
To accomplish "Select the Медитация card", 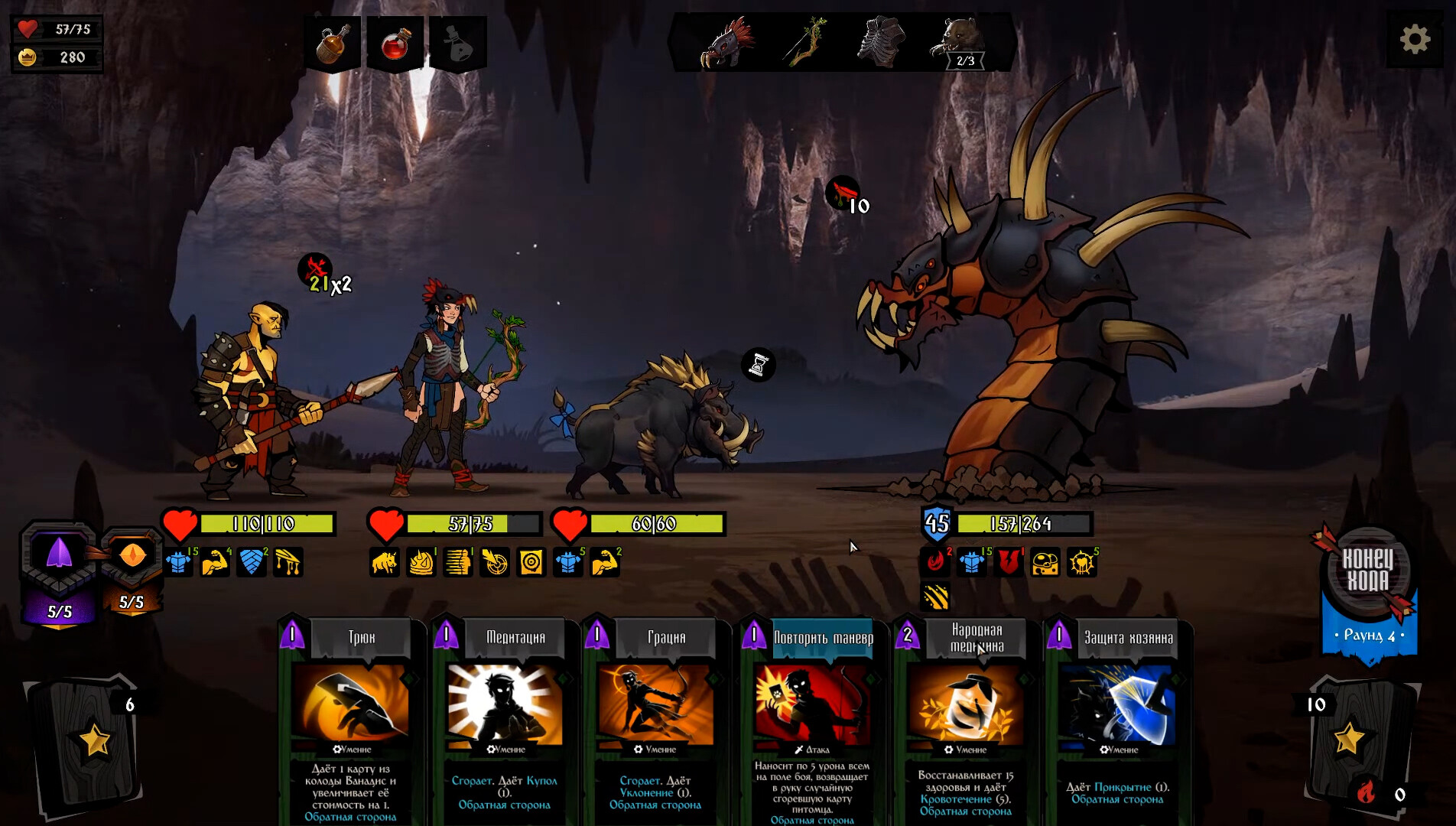I will pyautogui.click(x=505, y=719).
